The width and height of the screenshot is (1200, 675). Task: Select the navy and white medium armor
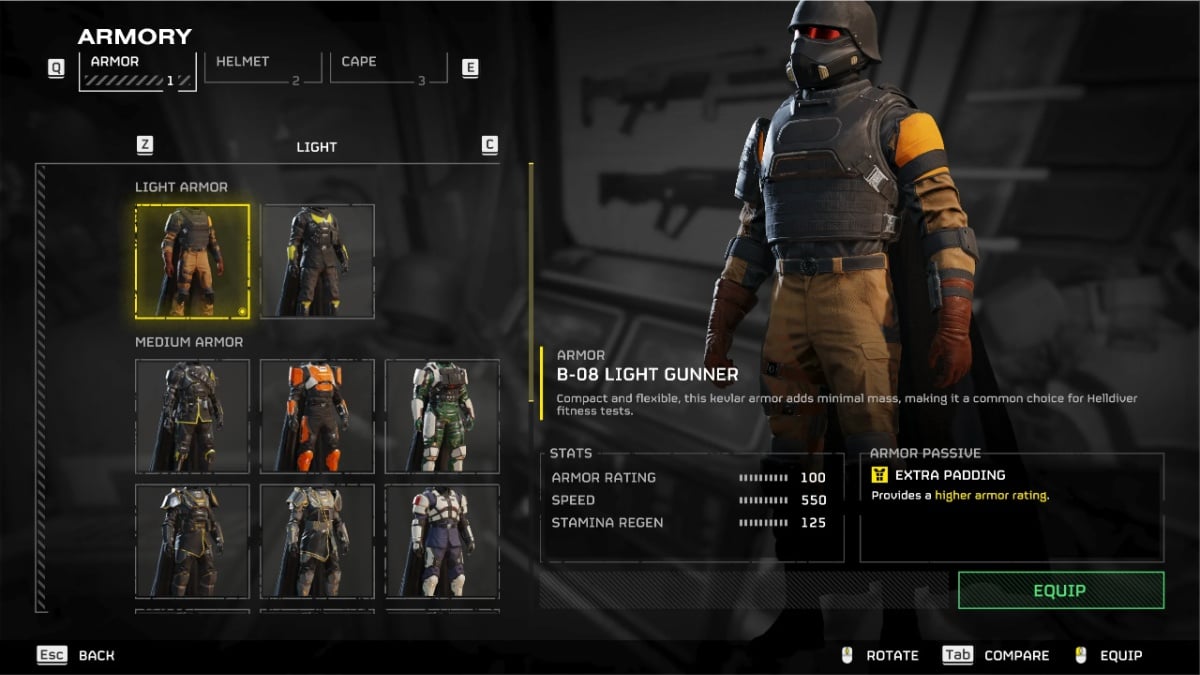[442, 541]
